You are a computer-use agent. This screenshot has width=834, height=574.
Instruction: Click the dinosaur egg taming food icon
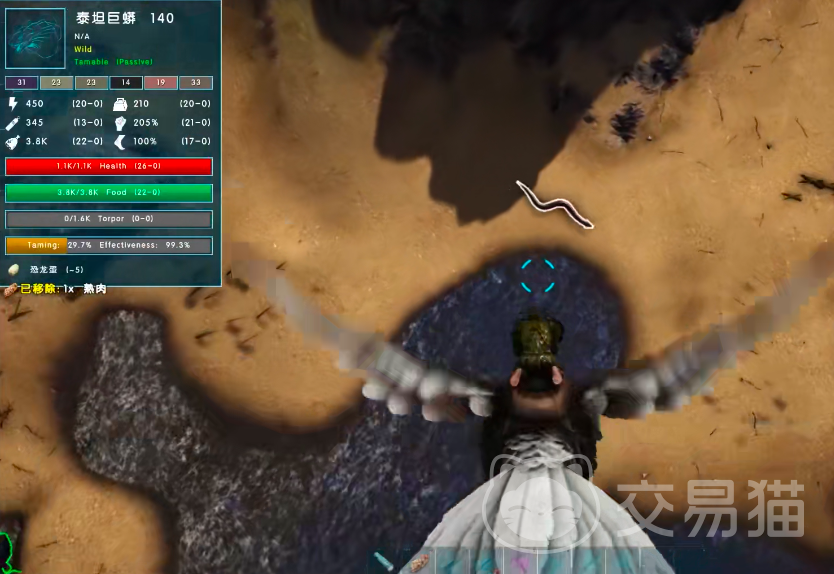[14, 269]
